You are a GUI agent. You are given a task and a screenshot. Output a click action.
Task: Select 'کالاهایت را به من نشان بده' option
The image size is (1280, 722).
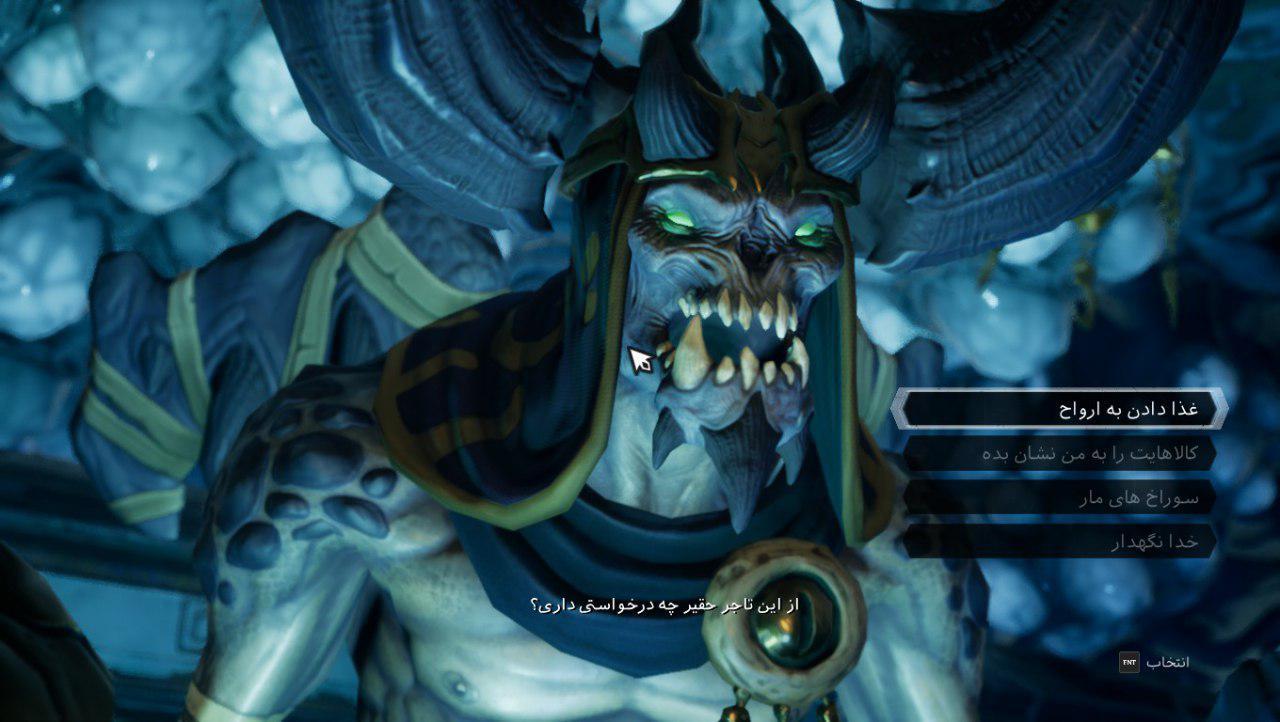coord(1060,453)
